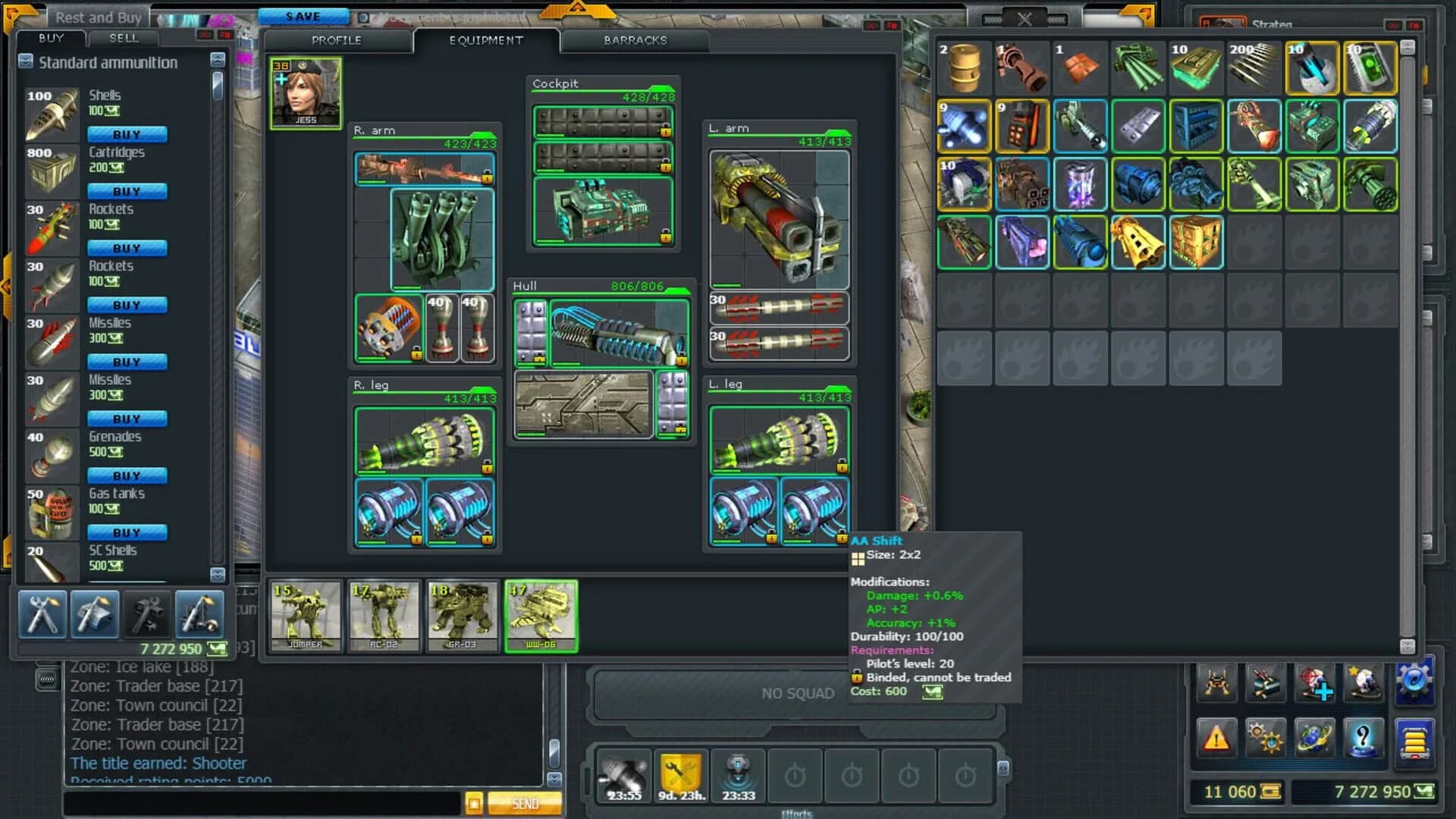Open the BARRACKS tab

634,41
